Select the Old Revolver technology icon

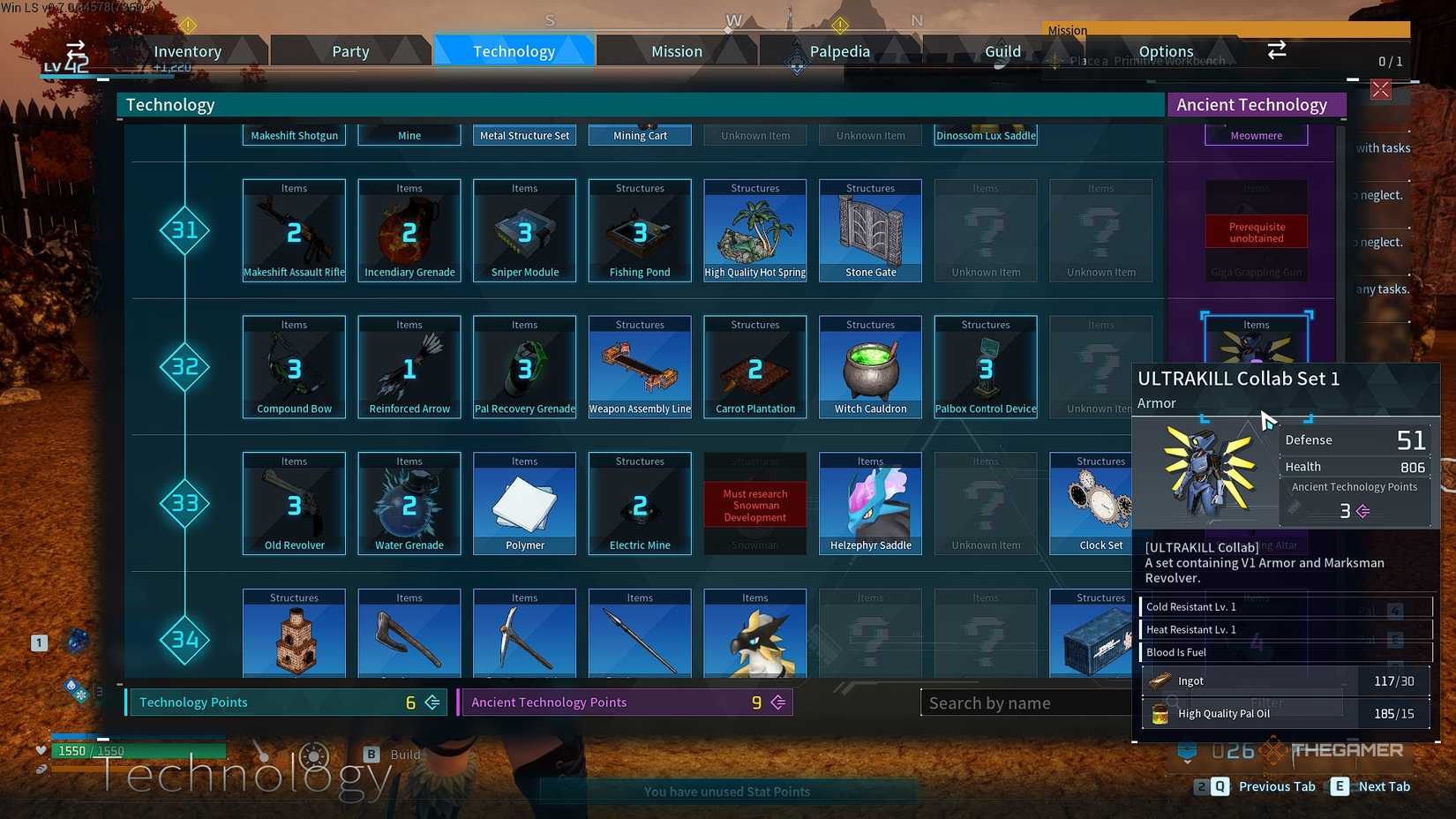pos(293,503)
